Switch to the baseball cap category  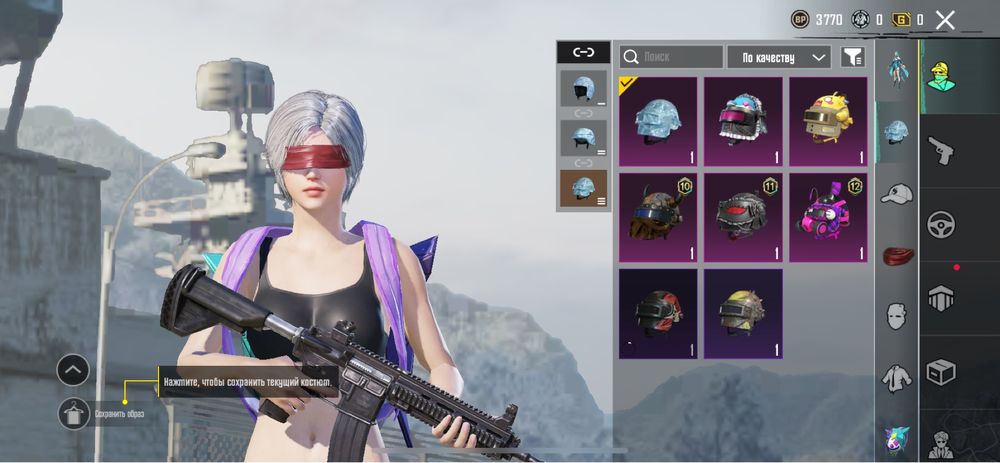(897, 194)
